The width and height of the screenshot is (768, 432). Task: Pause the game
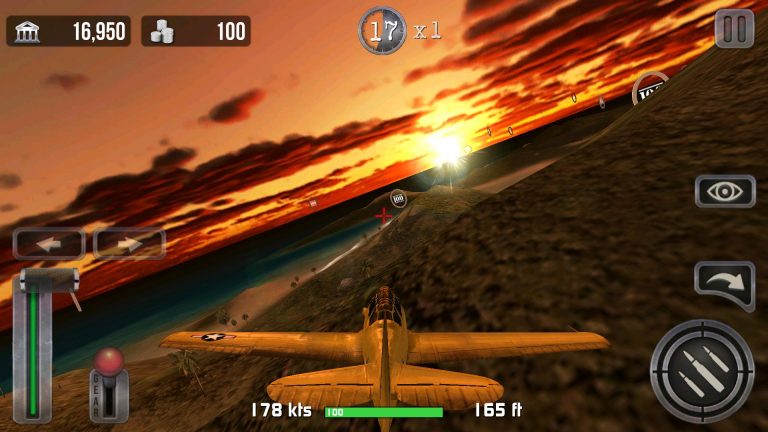click(734, 29)
